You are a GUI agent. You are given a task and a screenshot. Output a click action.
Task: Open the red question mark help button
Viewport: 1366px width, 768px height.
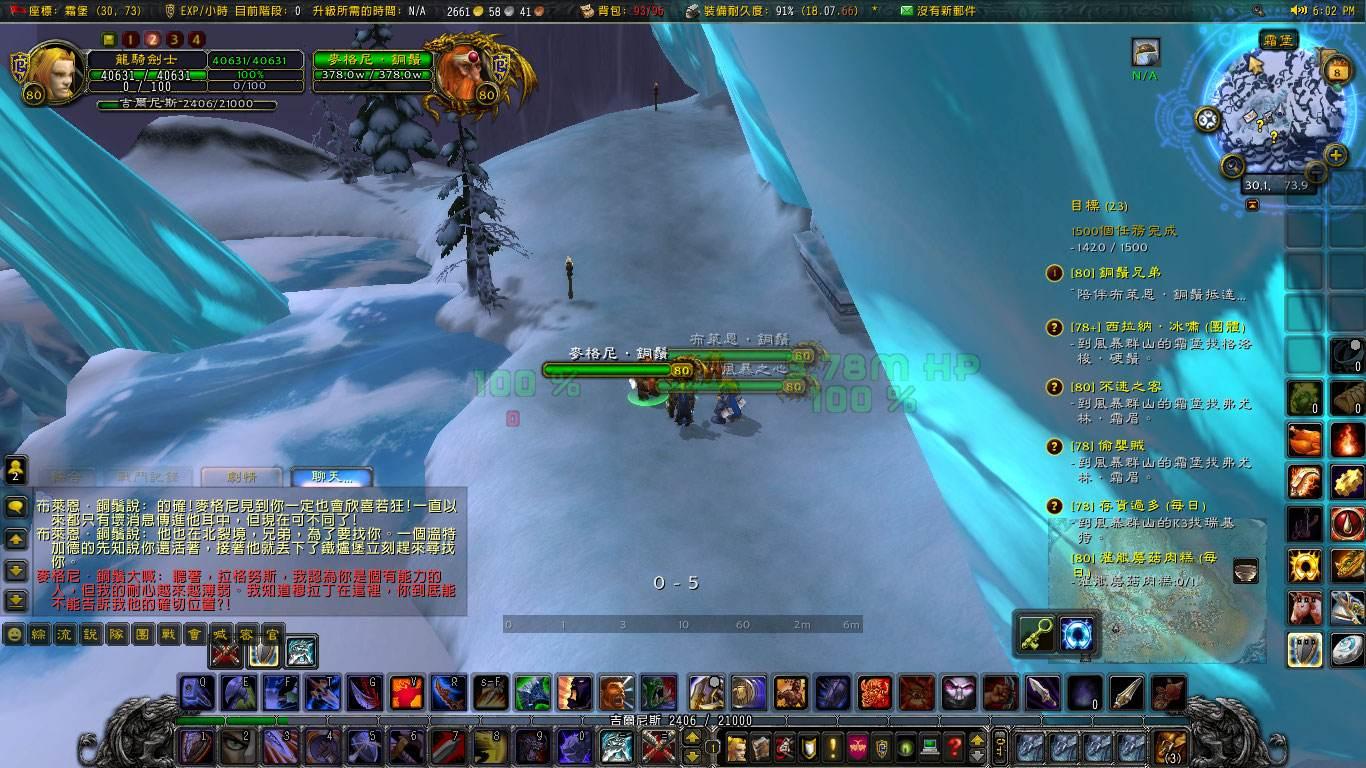(954, 746)
